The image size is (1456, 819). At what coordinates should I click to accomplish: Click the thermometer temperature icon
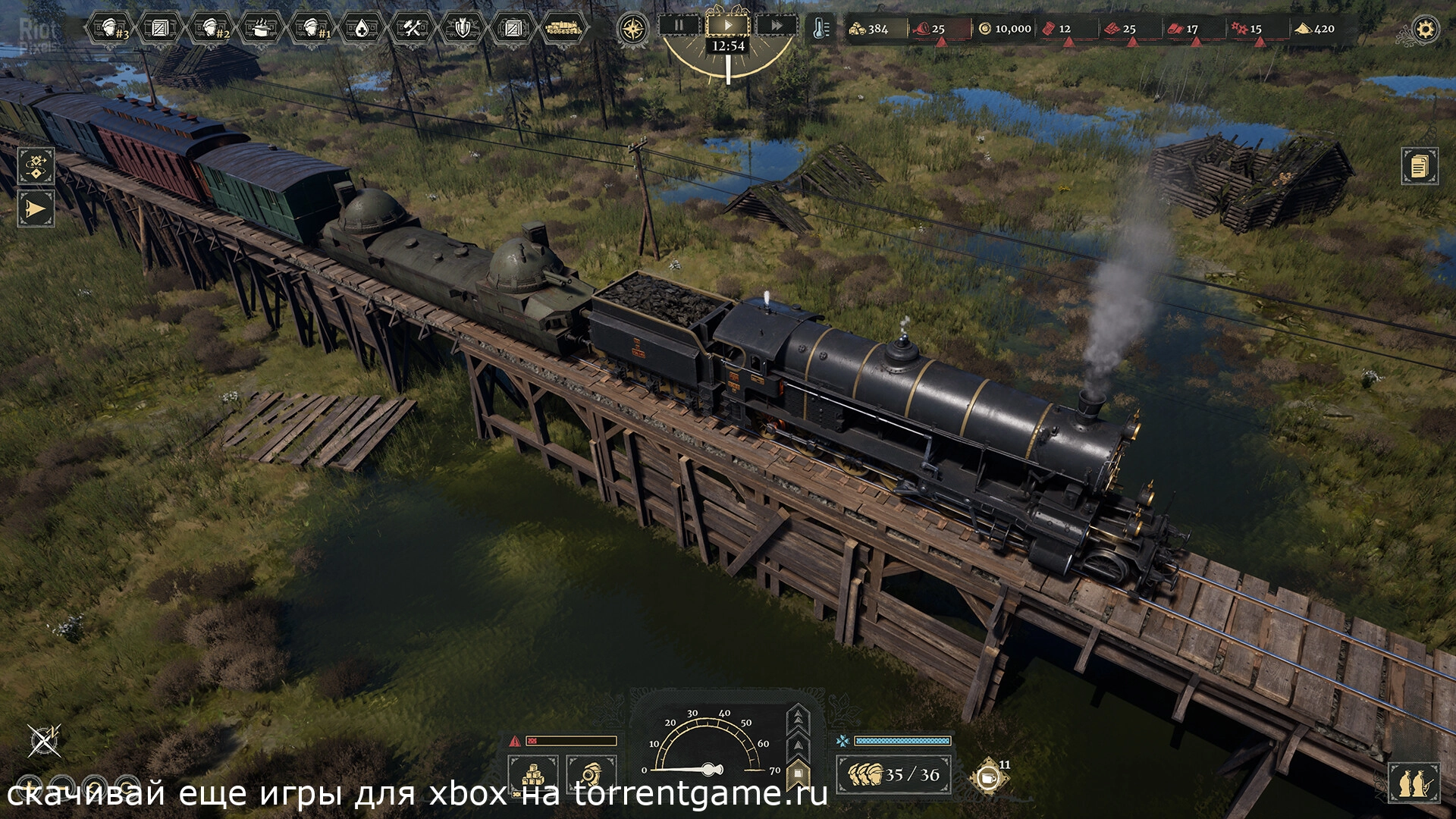pos(820,29)
